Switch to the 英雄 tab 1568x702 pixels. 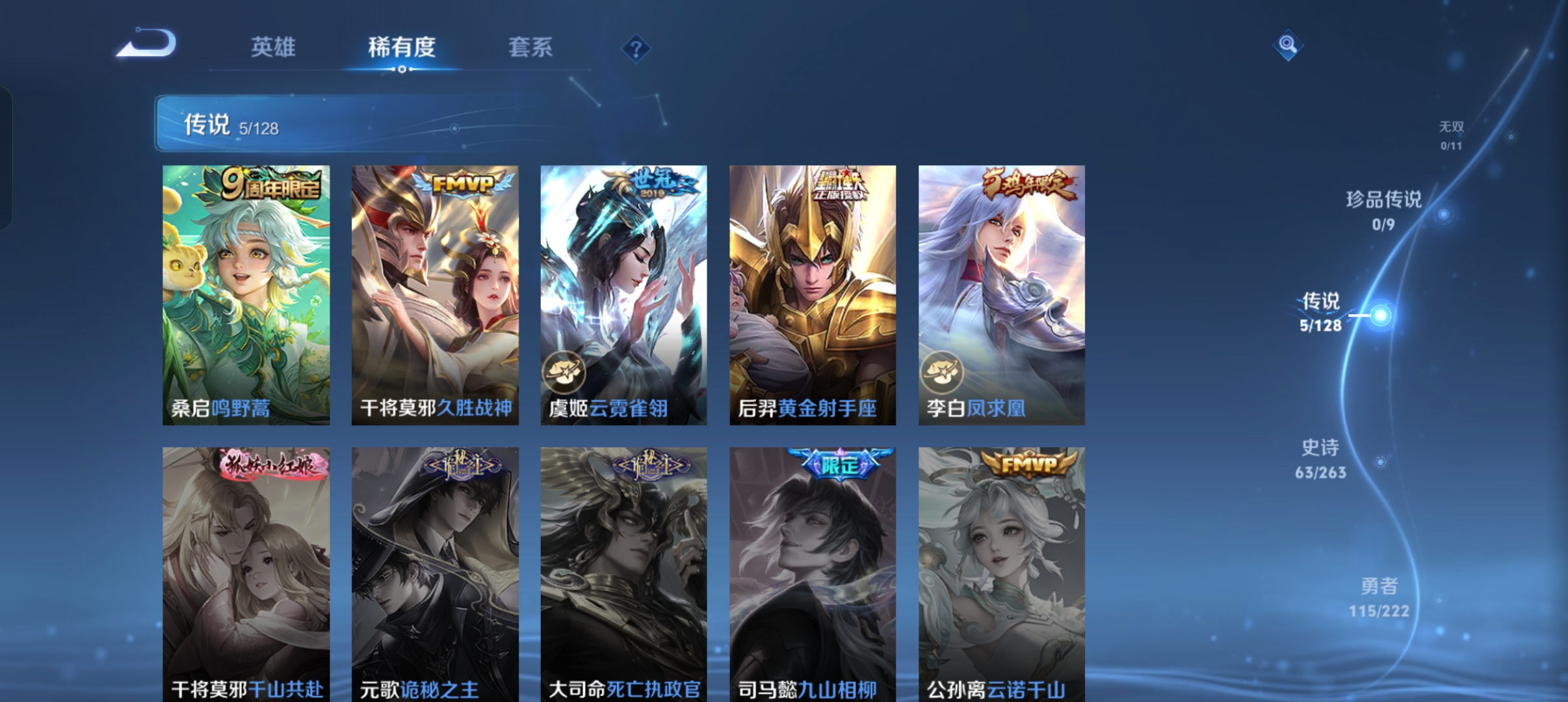pyautogui.click(x=273, y=47)
